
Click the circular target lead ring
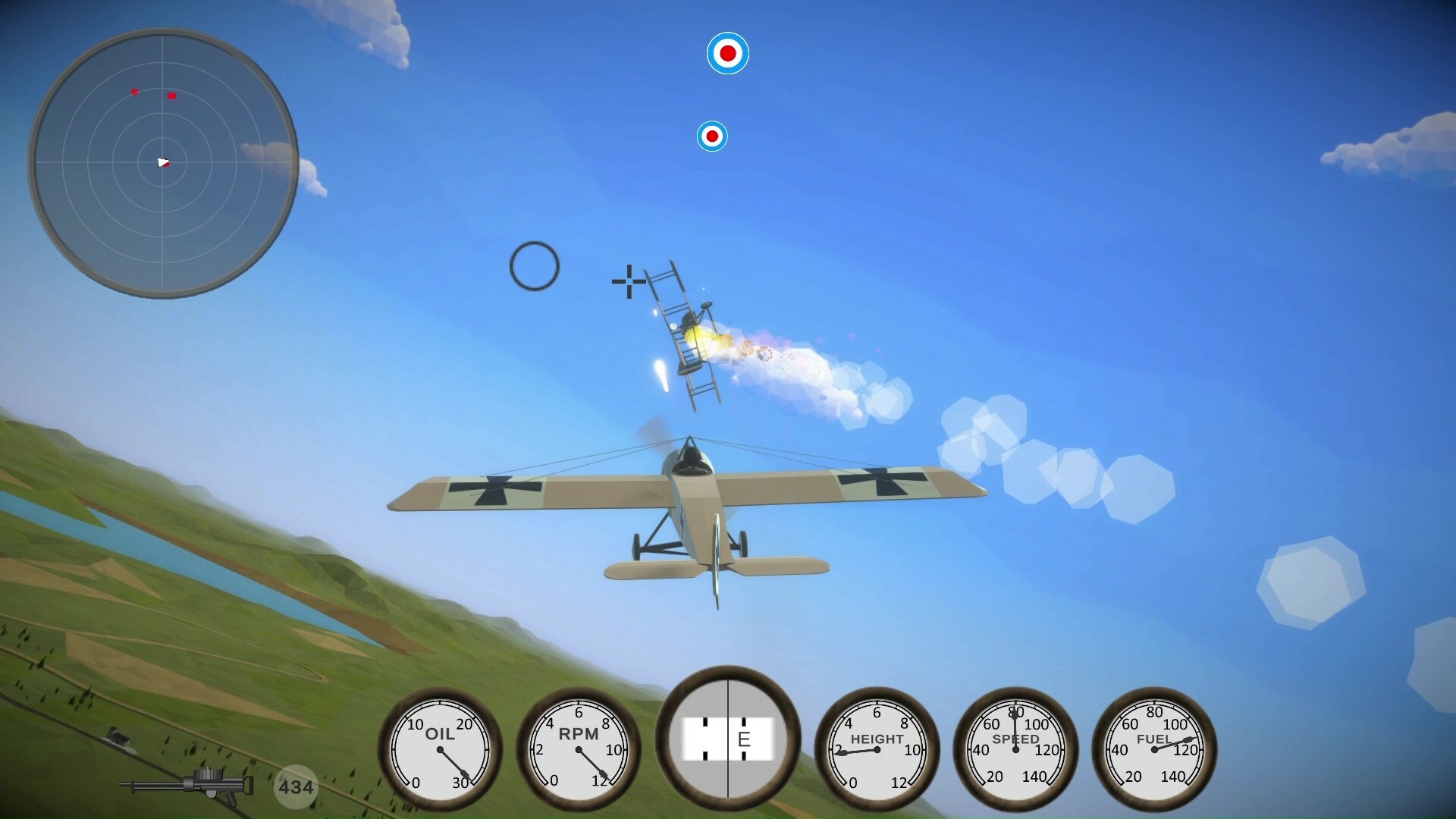coord(536,266)
